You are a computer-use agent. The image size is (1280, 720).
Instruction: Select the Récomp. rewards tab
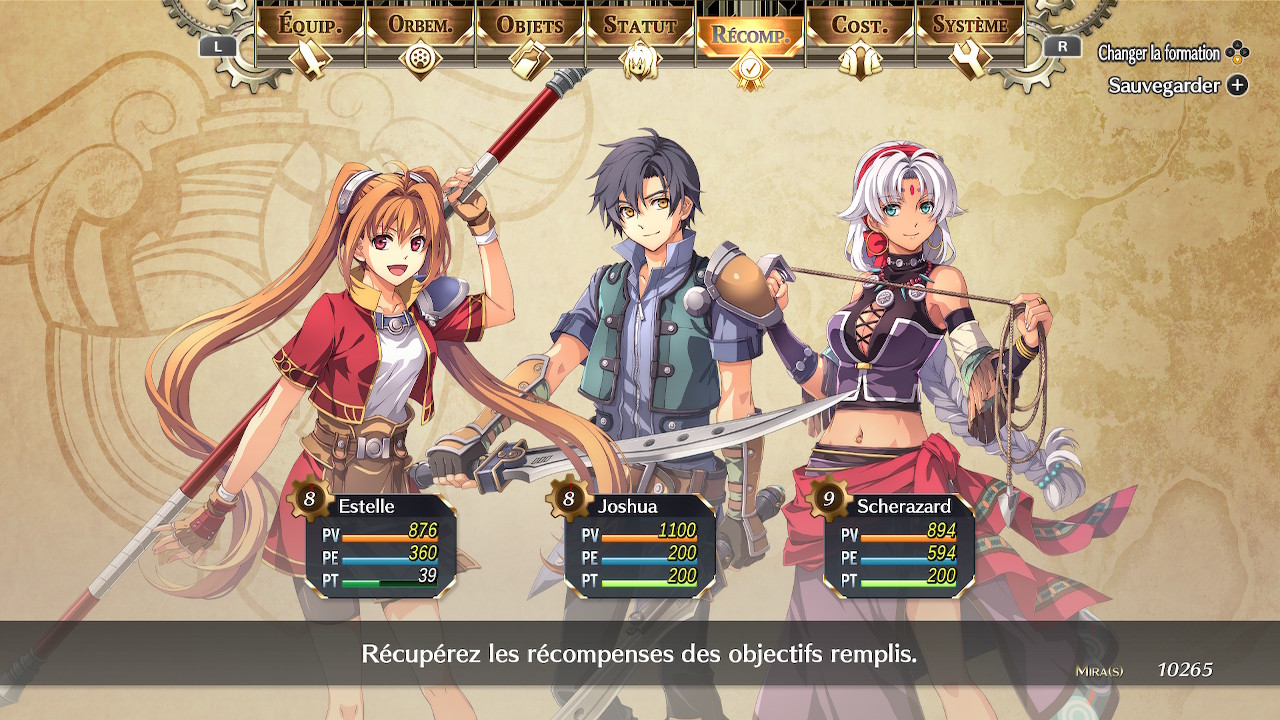click(750, 40)
